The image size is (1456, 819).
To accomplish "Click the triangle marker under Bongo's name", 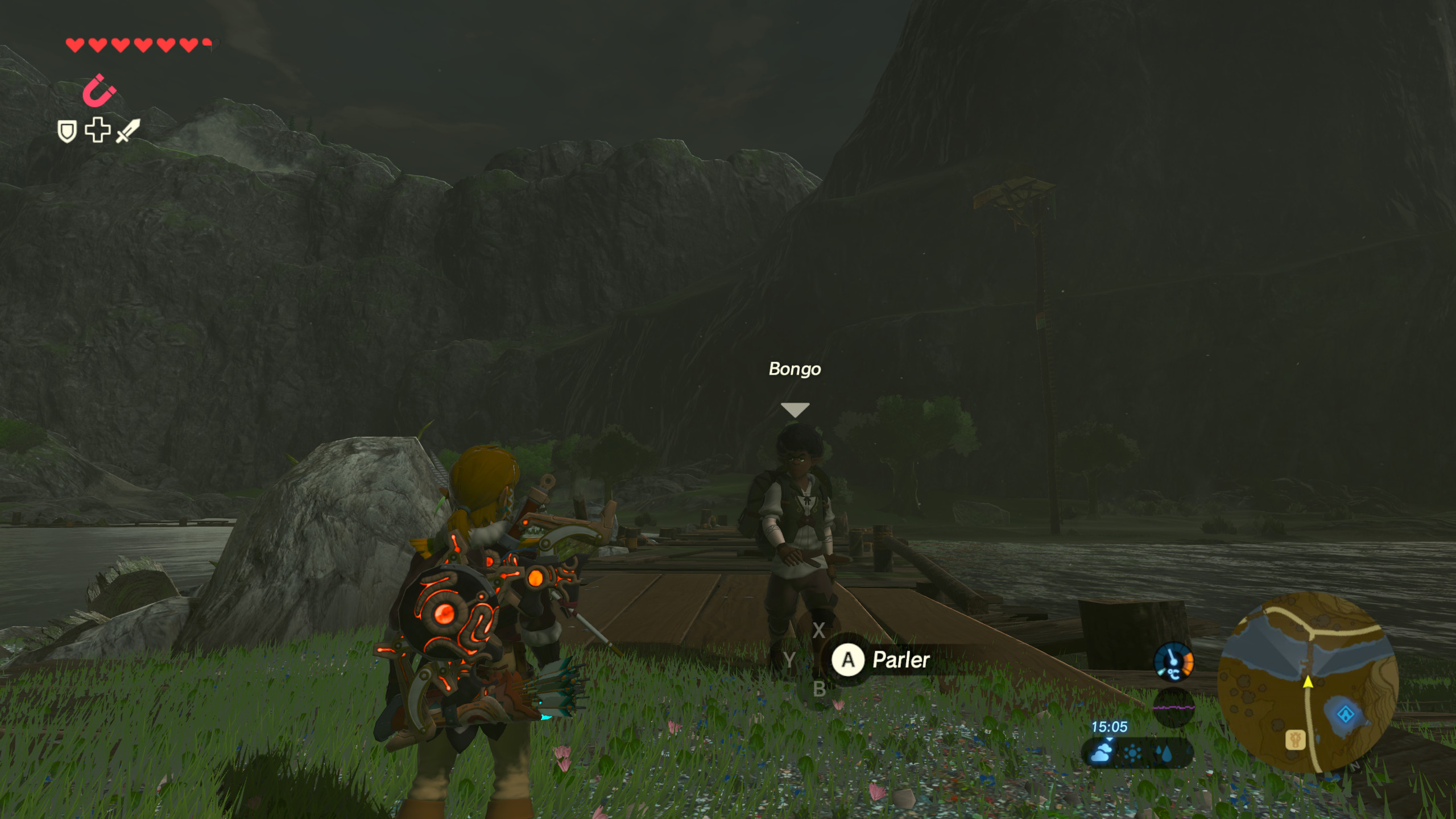I will coord(795,408).
